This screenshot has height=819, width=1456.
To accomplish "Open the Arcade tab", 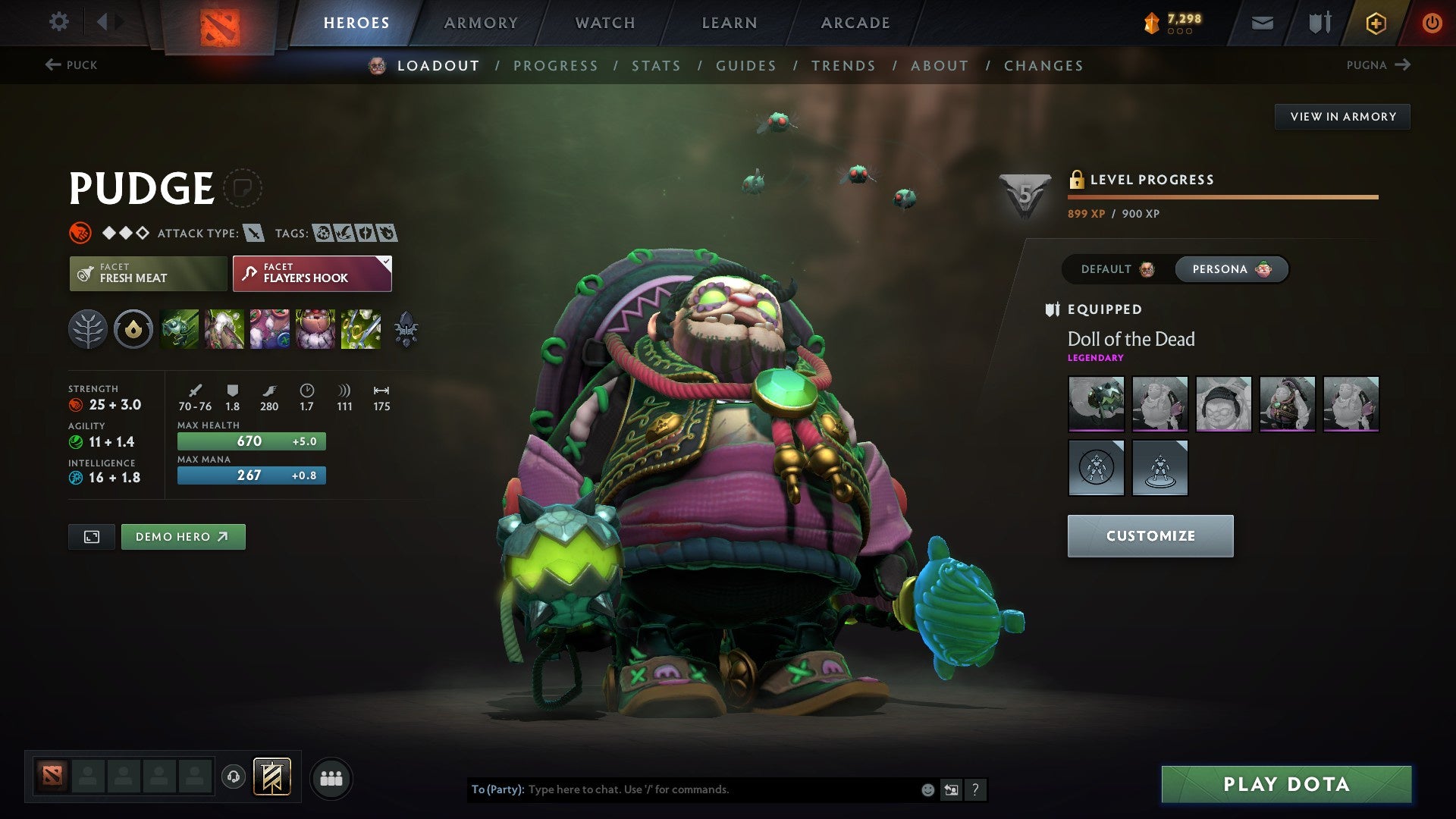I will (x=855, y=23).
